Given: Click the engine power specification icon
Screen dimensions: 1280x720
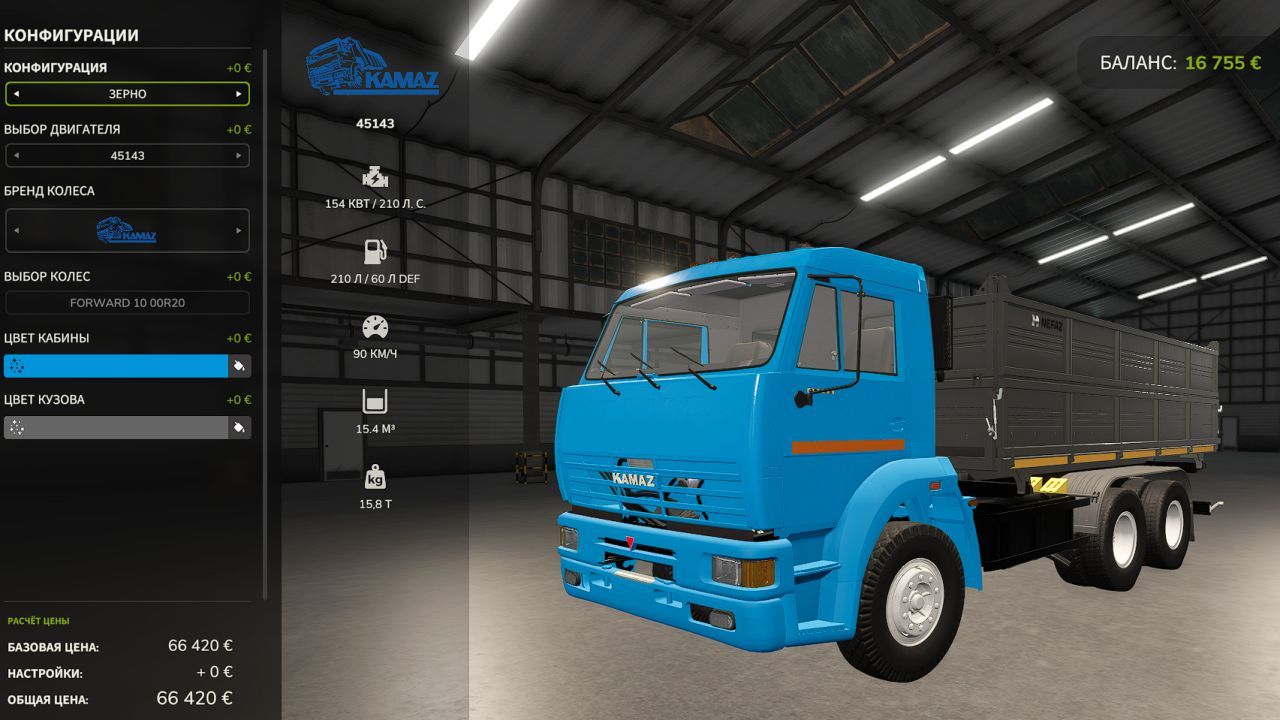Looking at the screenshot, I should click(x=375, y=177).
